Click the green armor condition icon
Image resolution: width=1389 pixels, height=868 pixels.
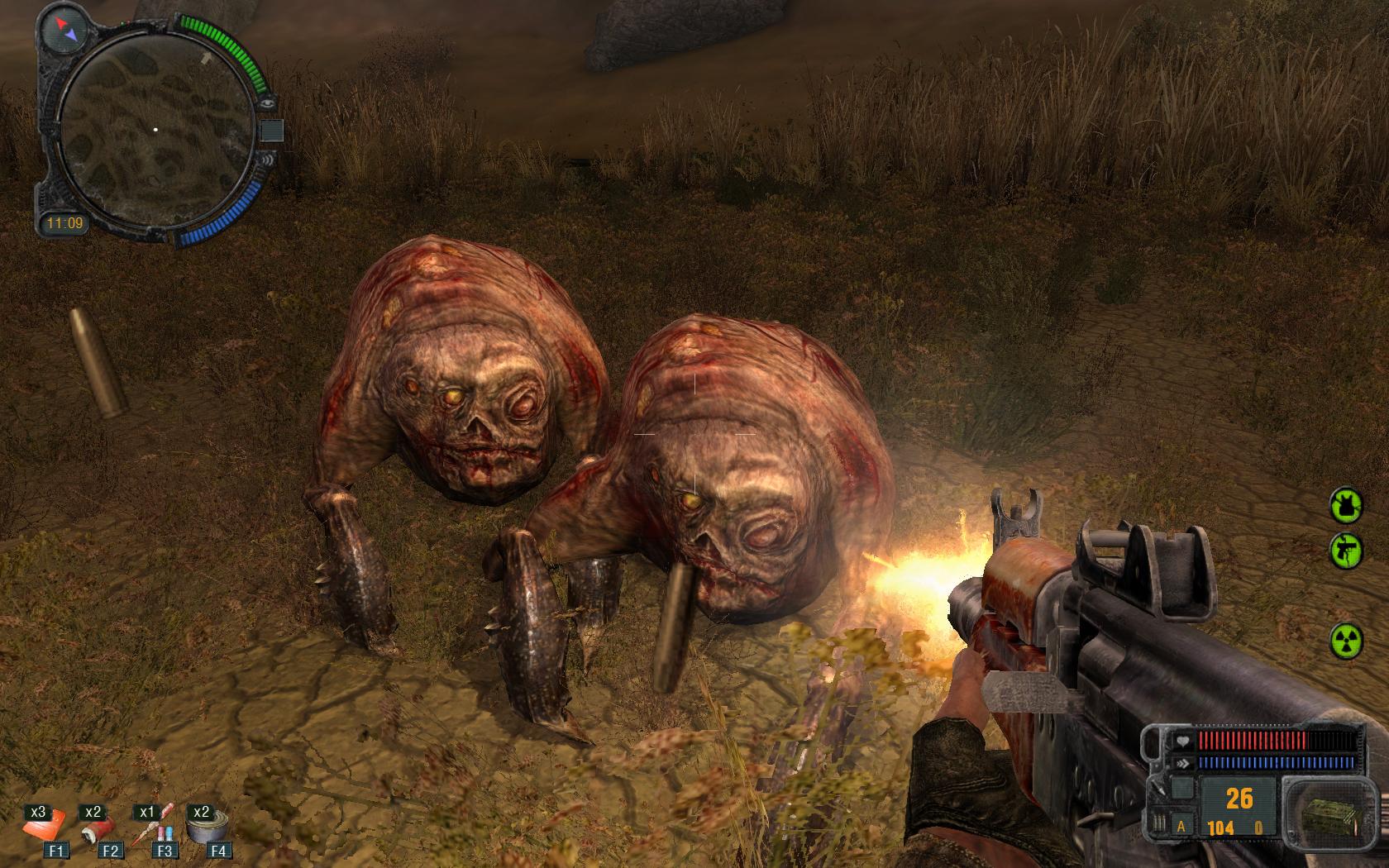pyautogui.click(x=1345, y=504)
